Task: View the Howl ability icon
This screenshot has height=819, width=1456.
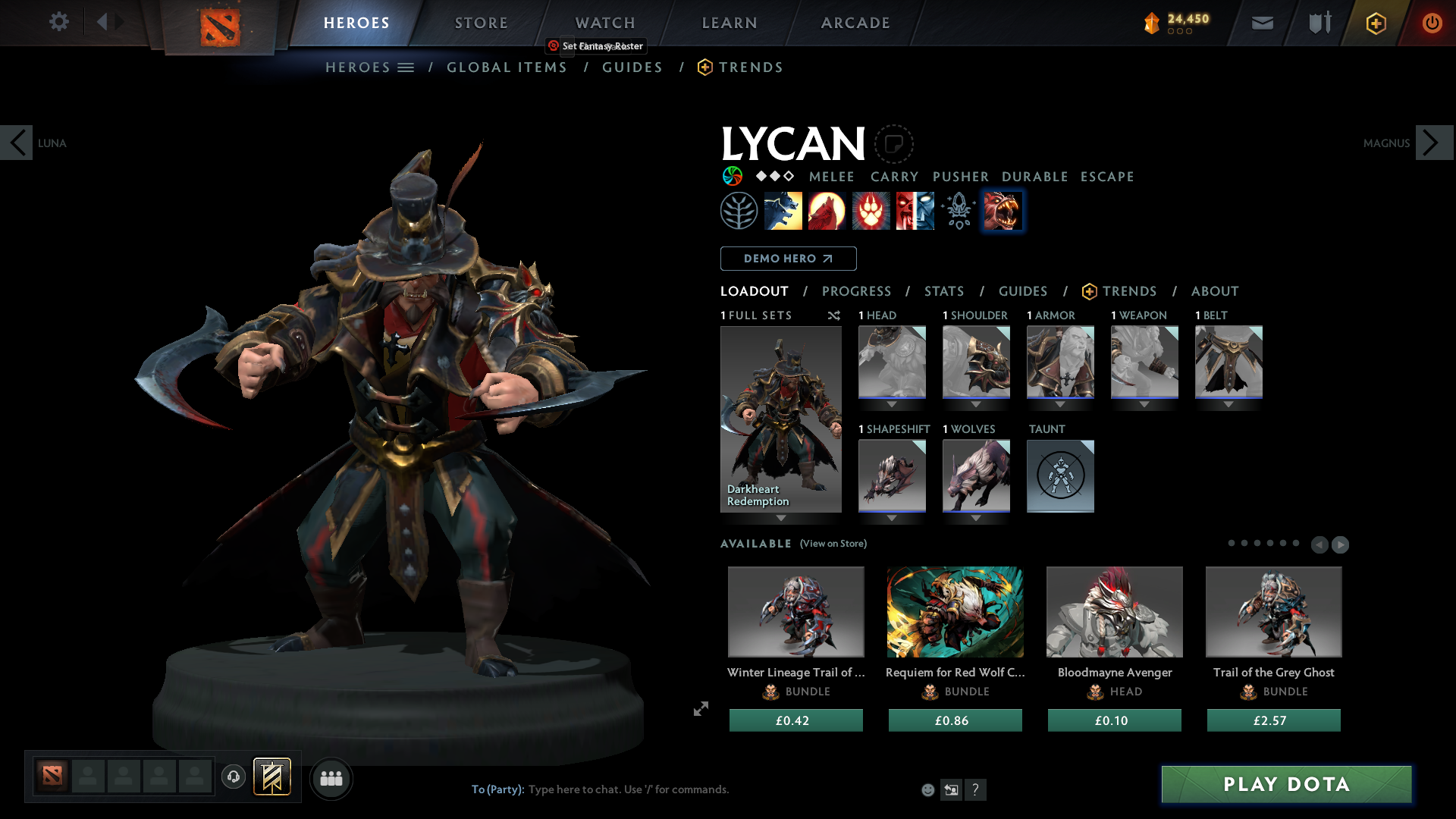Action: coord(827,210)
